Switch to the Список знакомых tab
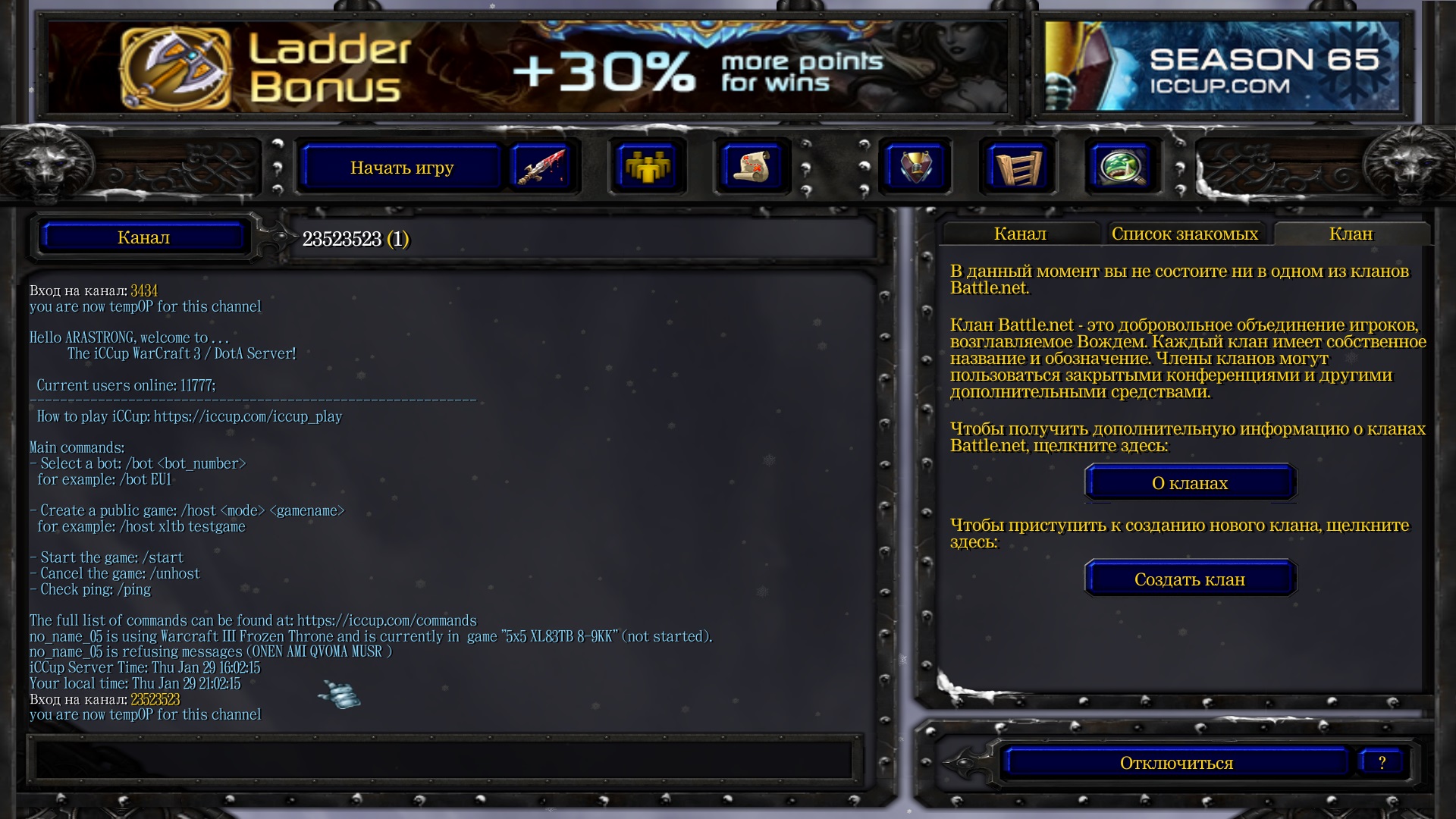Image resolution: width=1456 pixels, height=819 pixels. (1185, 234)
